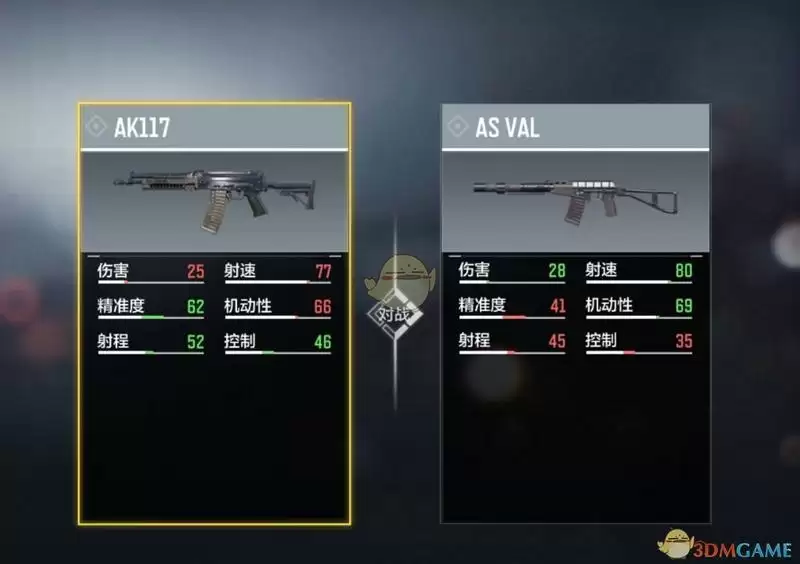This screenshot has height=564, width=800.
Task: Click the AK117 rifle preview image
Action: 214,199
